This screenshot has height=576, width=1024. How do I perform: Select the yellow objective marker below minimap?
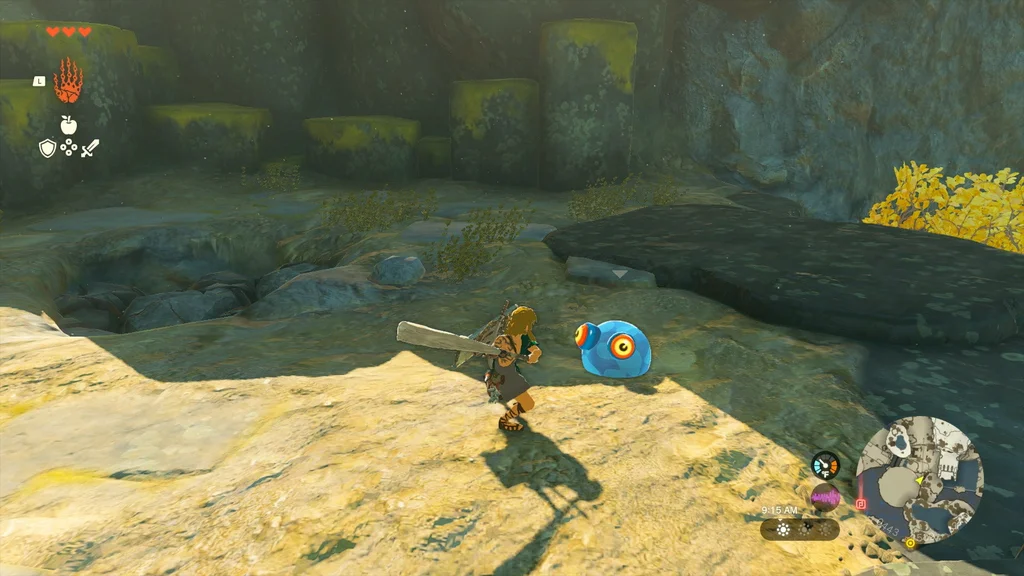click(910, 543)
